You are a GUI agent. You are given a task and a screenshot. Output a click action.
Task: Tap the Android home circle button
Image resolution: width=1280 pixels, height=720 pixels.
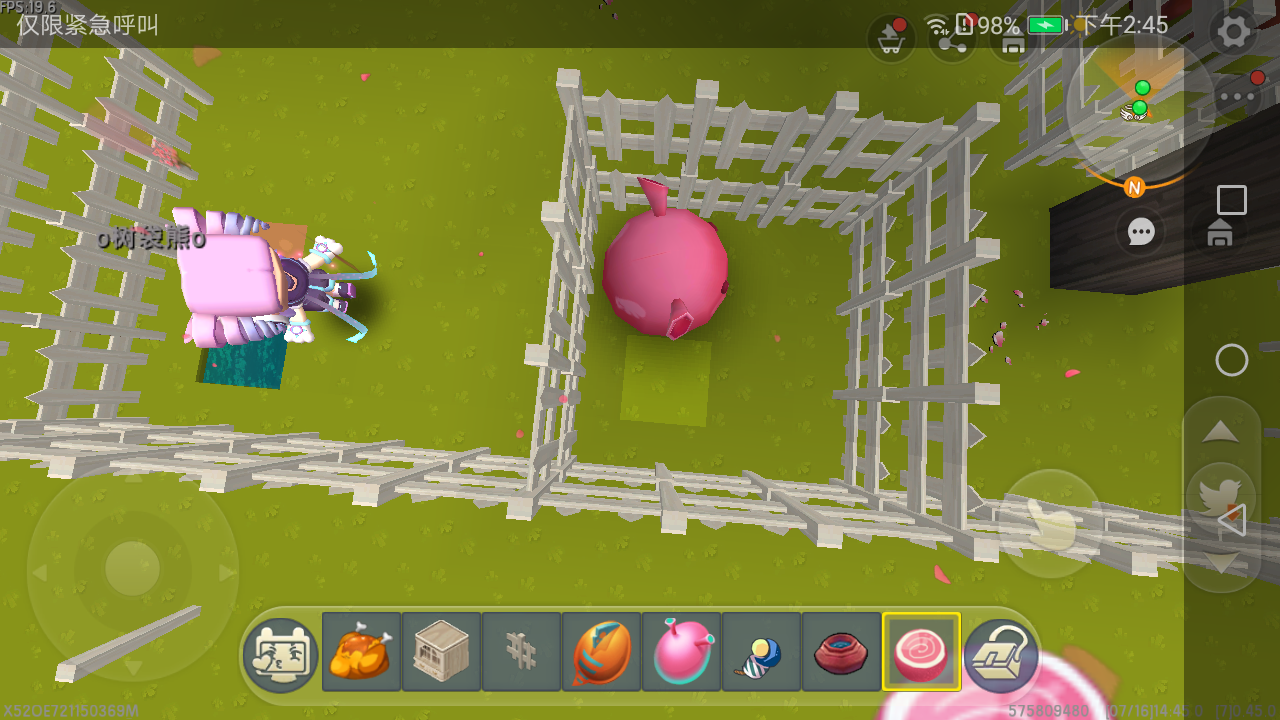[1232, 360]
